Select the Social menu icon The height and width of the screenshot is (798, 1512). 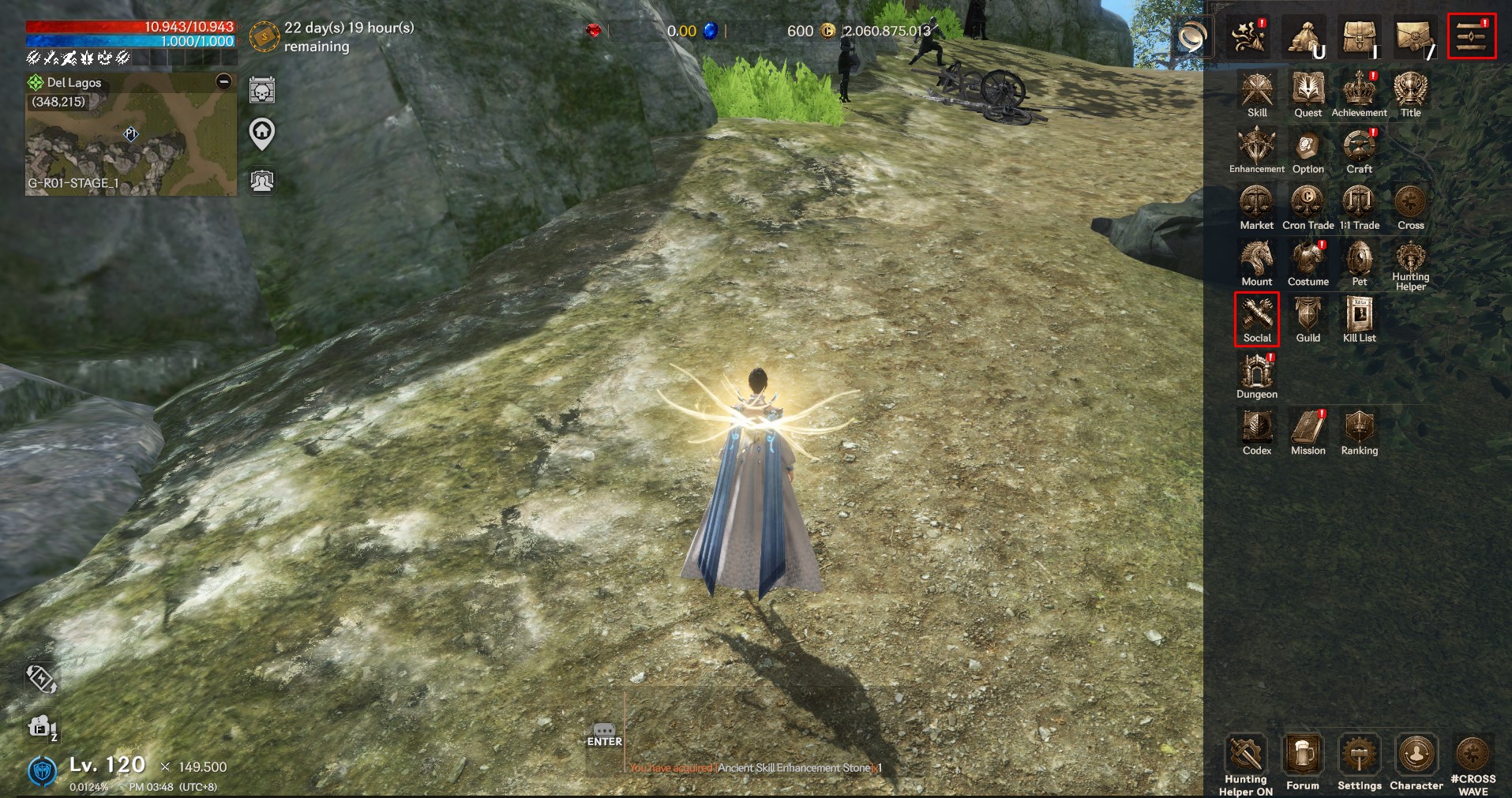[1256, 317]
